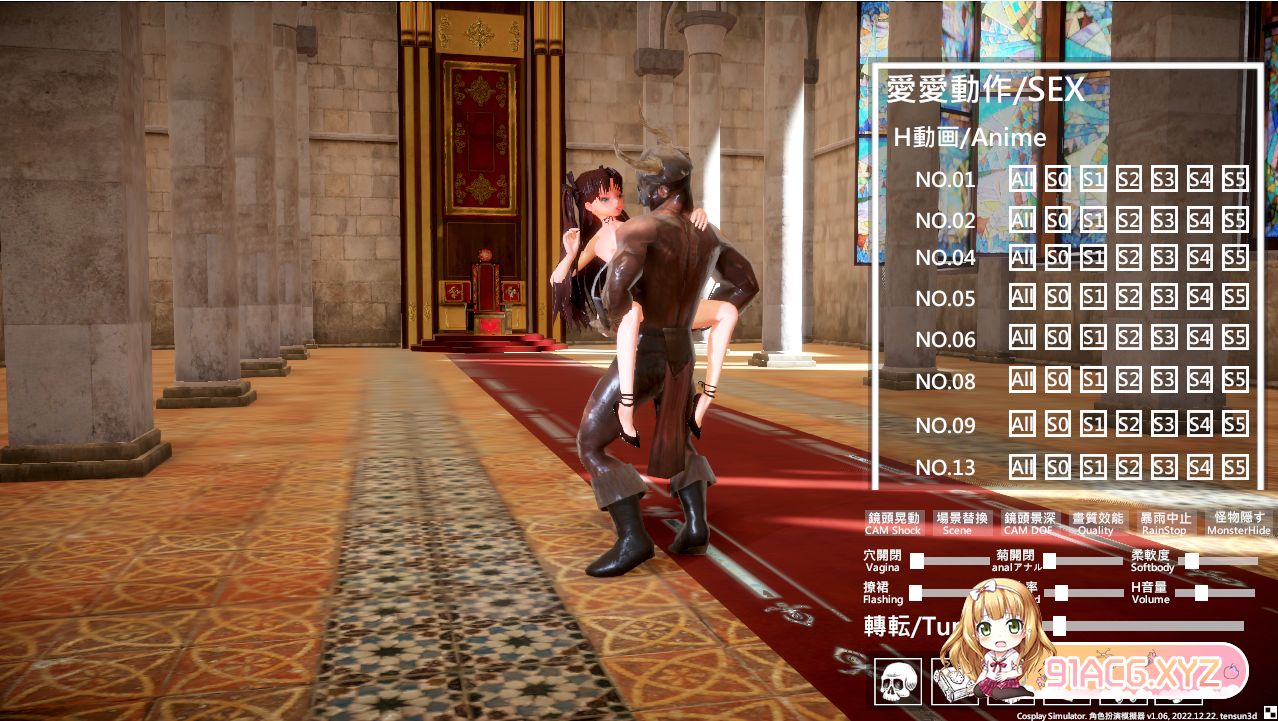Click the Quality performance button

[x=1095, y=523]
